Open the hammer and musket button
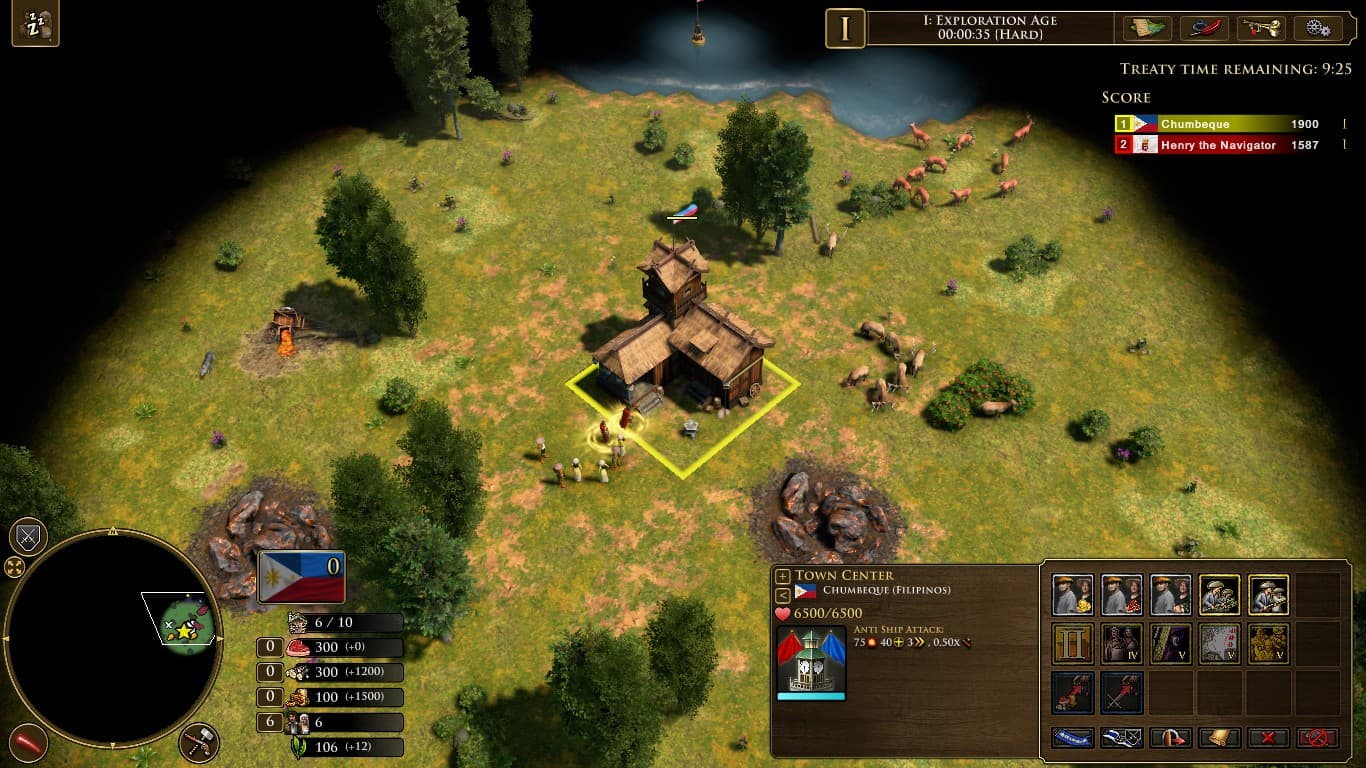The image size is (1366, 768). (199, 742)
